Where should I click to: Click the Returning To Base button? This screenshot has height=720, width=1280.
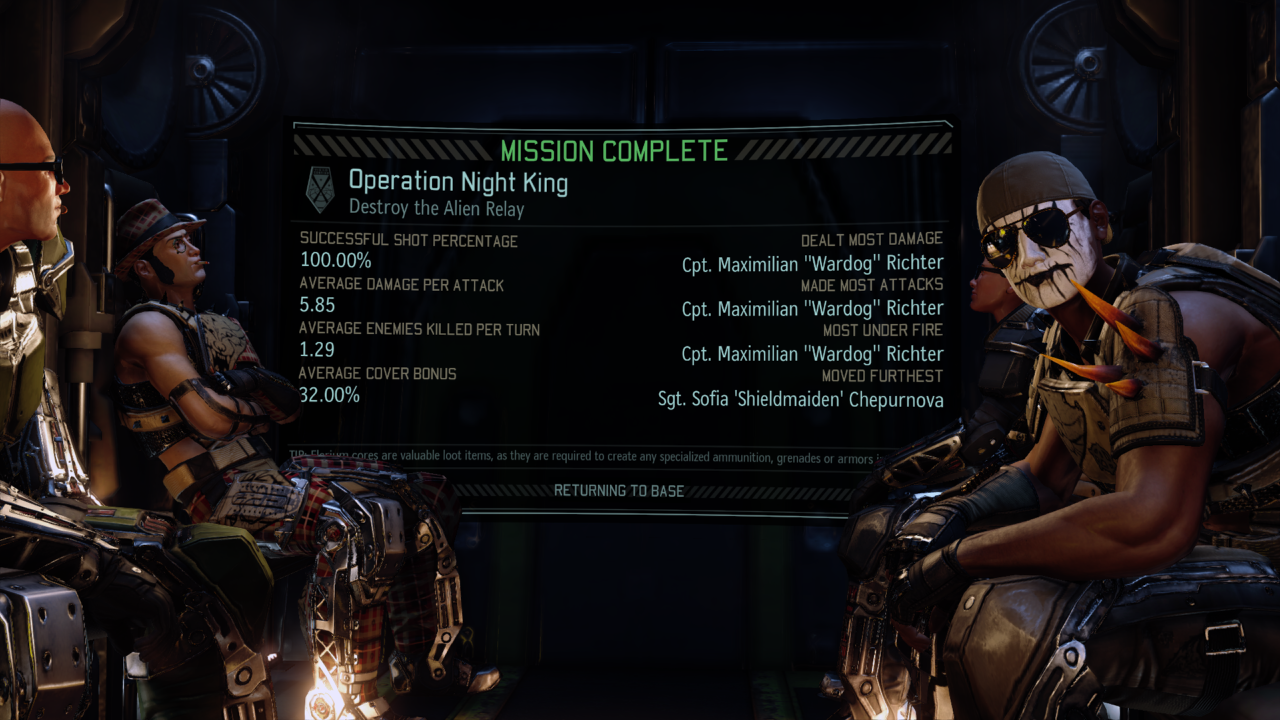[x=617, y=491]
